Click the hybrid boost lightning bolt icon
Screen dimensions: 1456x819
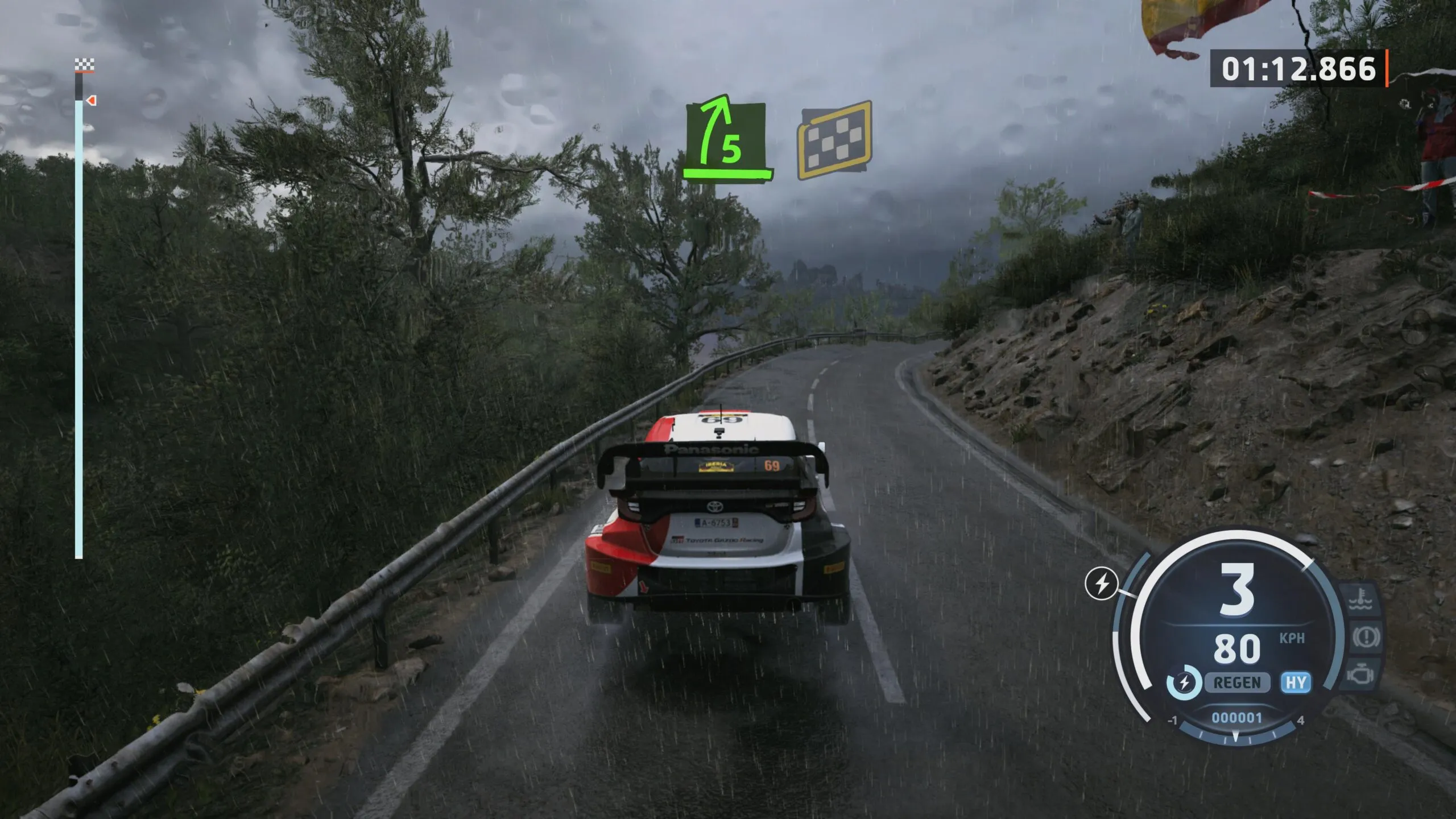coord(1102,584)
